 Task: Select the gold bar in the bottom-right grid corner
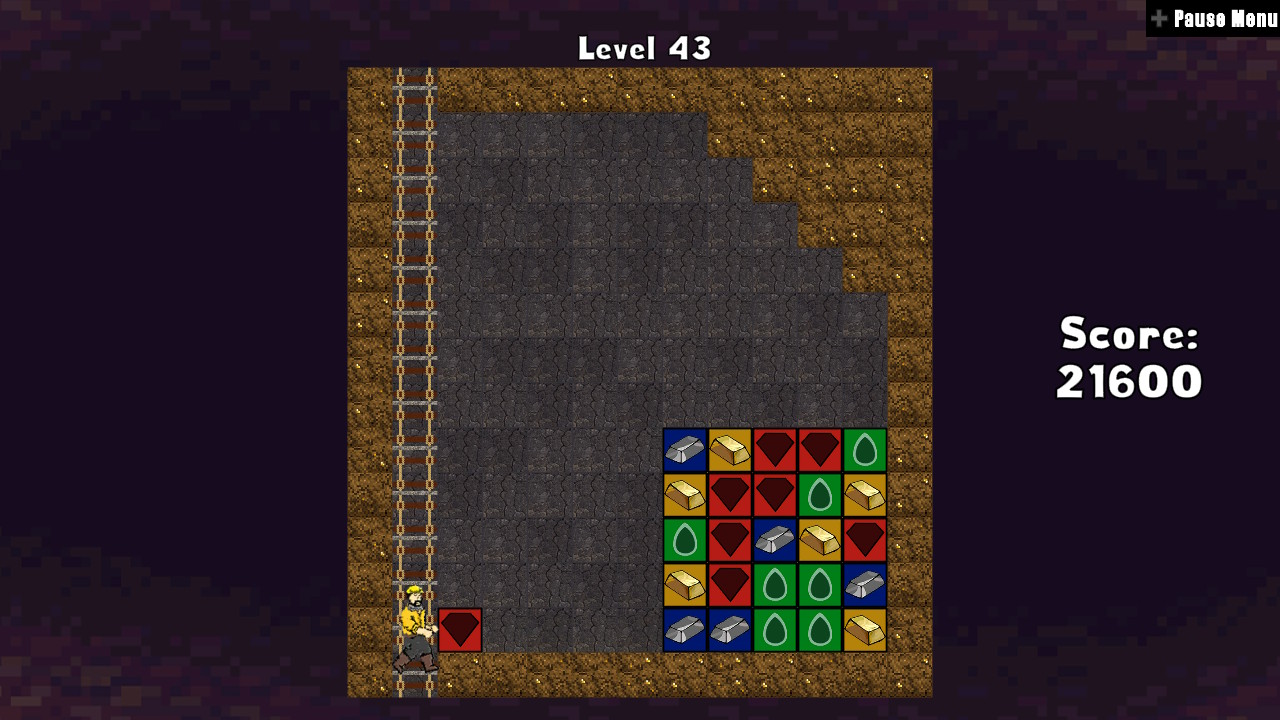click(865, 630)
